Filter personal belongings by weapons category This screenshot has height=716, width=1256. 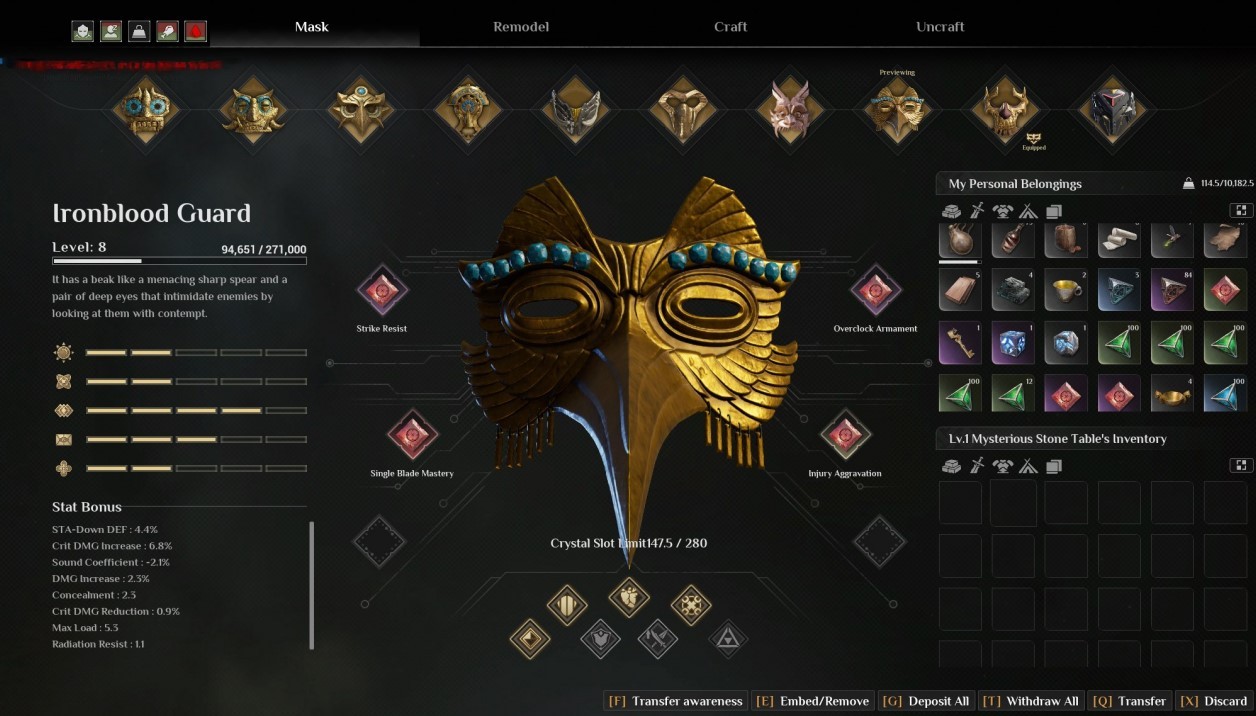[977, 212]
